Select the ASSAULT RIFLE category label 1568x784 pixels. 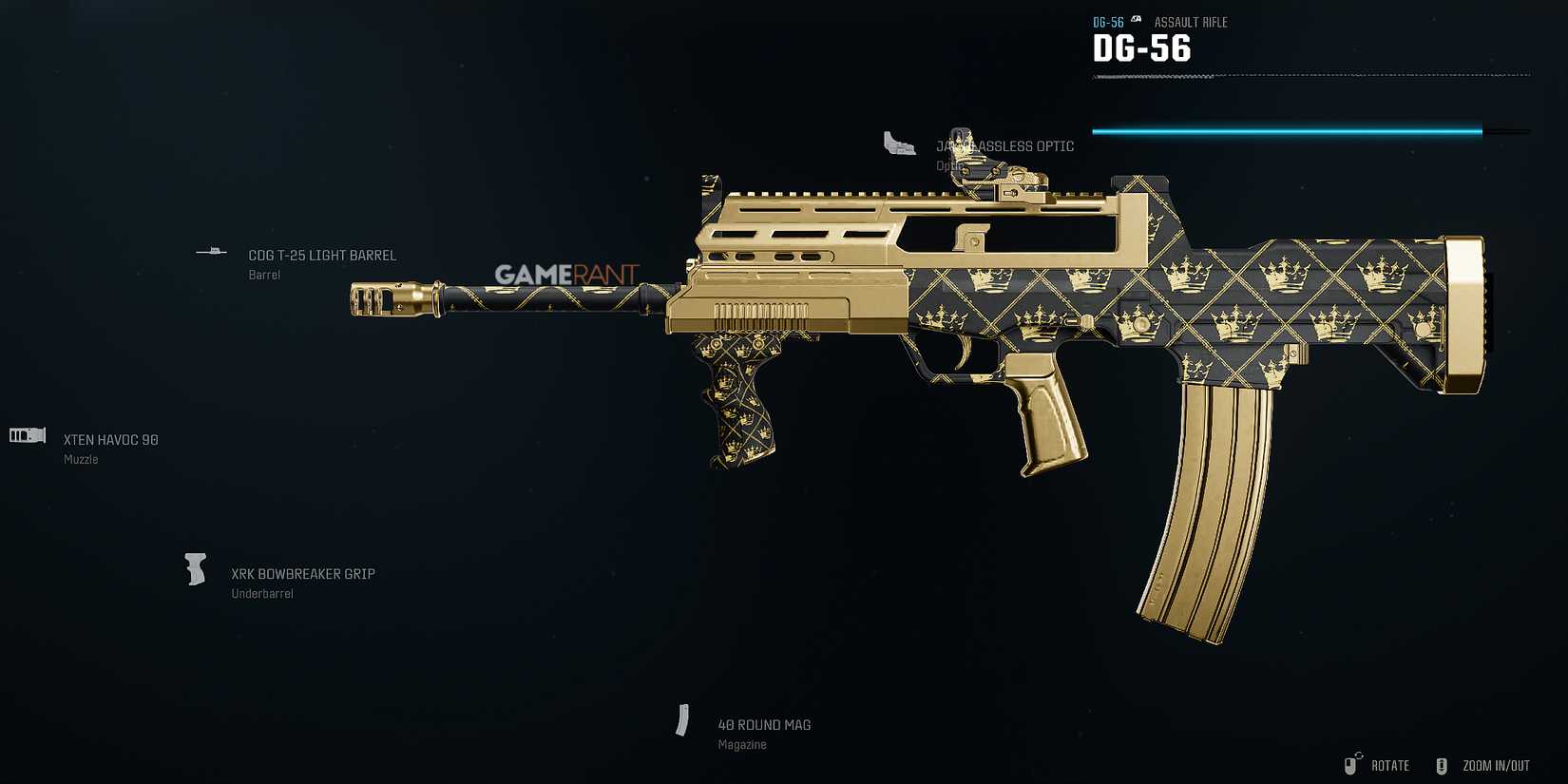coord(1190,22)
